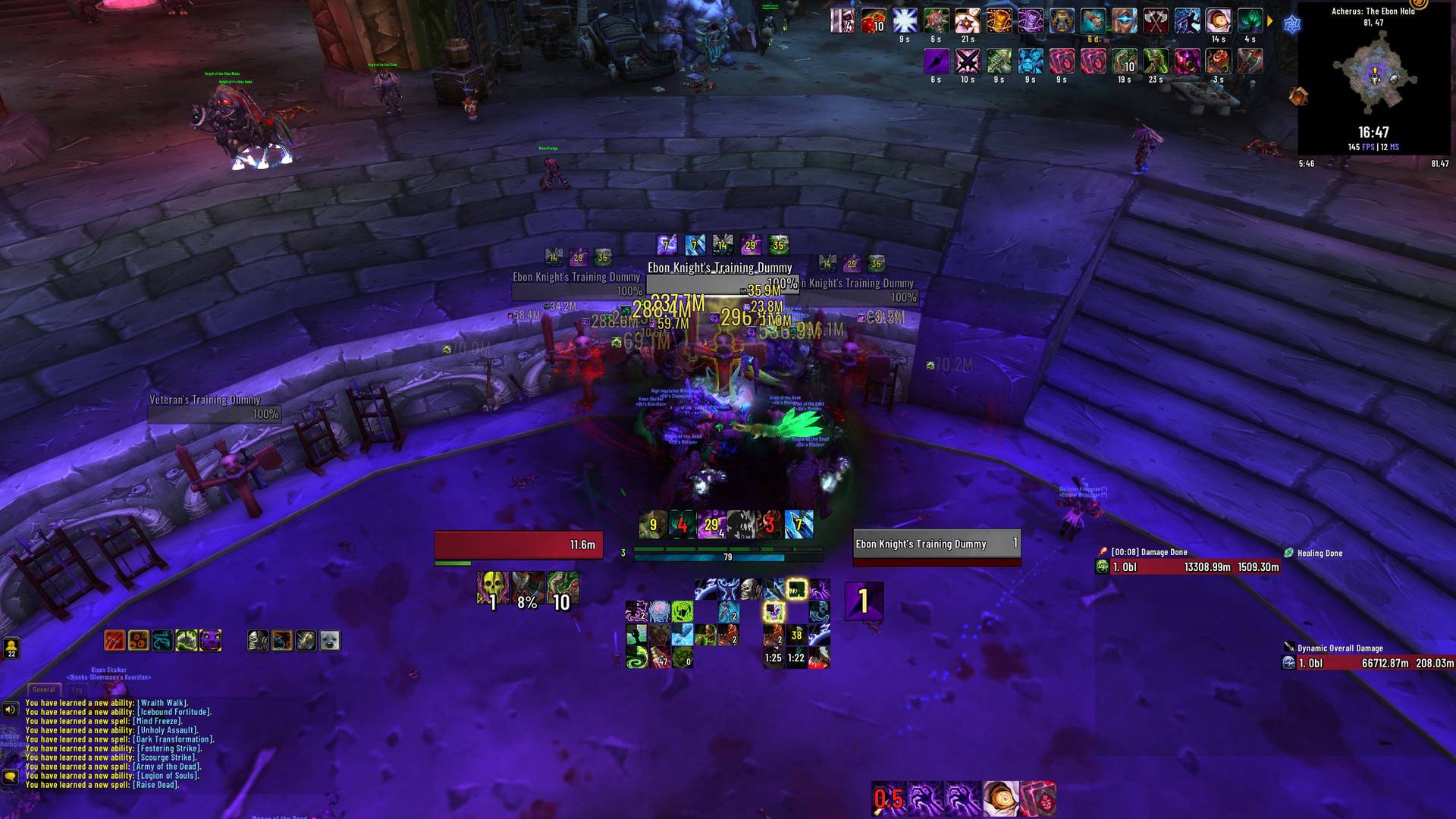Viewport: 1456px width, 819px height.
Task: Select the pet claw attack ability
Action: (x=115, y=641)
